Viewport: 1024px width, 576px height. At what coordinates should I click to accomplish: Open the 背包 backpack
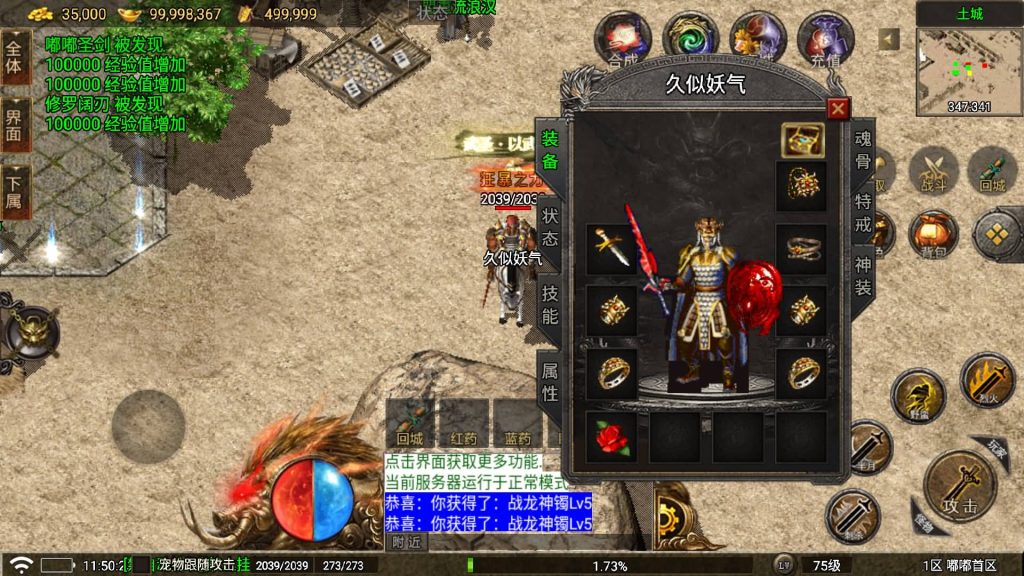931,235
